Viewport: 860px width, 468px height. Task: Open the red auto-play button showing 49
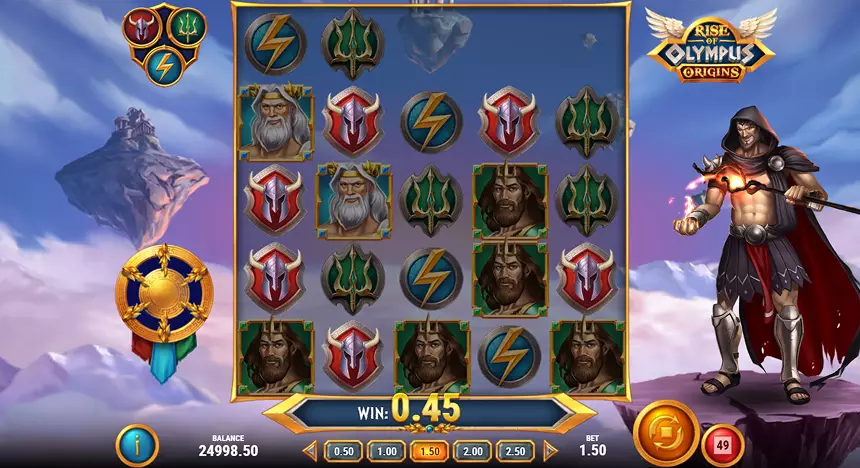pos(723,441)
